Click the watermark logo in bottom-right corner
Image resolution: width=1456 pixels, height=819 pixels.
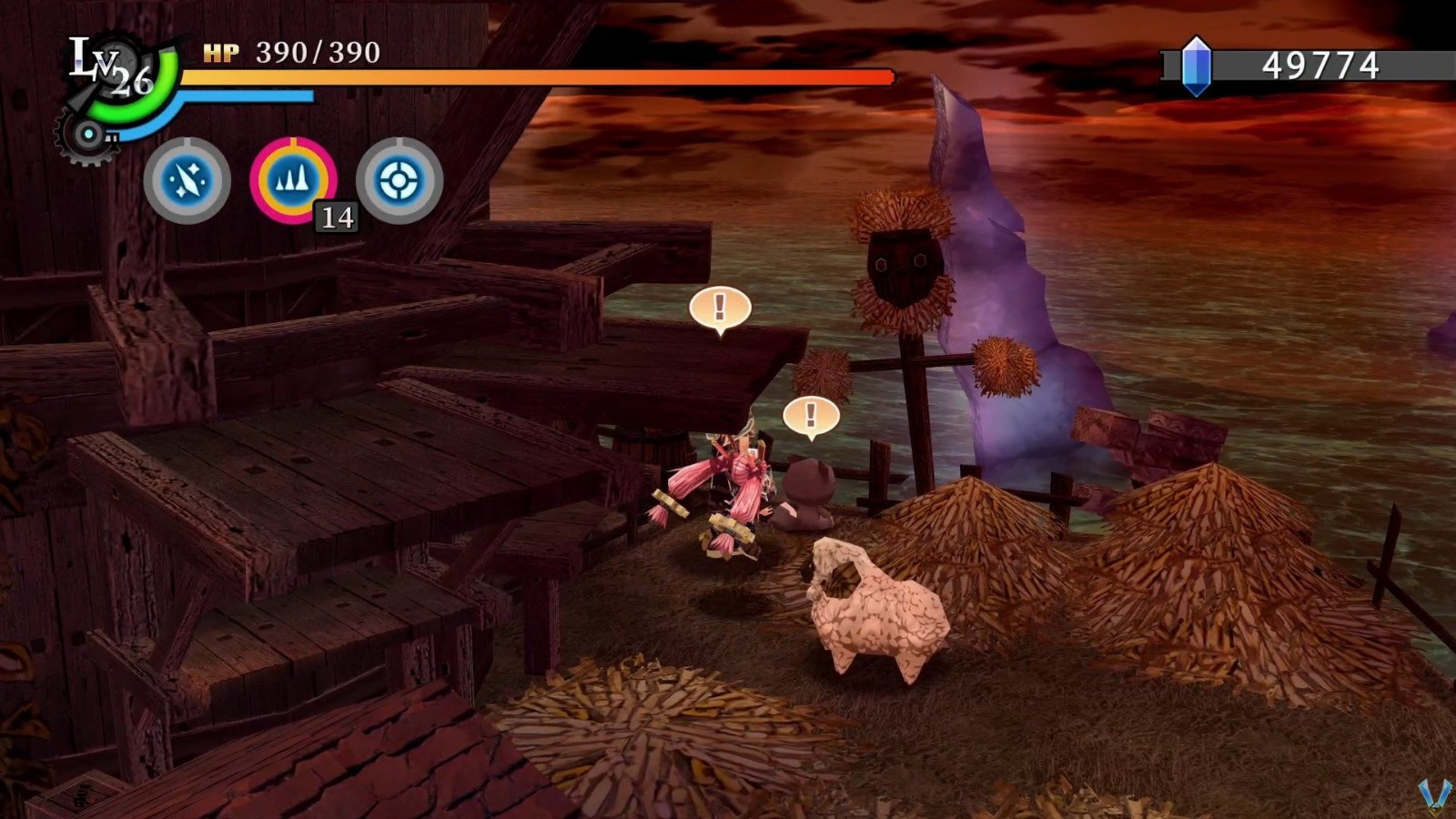coord(1434,794)
